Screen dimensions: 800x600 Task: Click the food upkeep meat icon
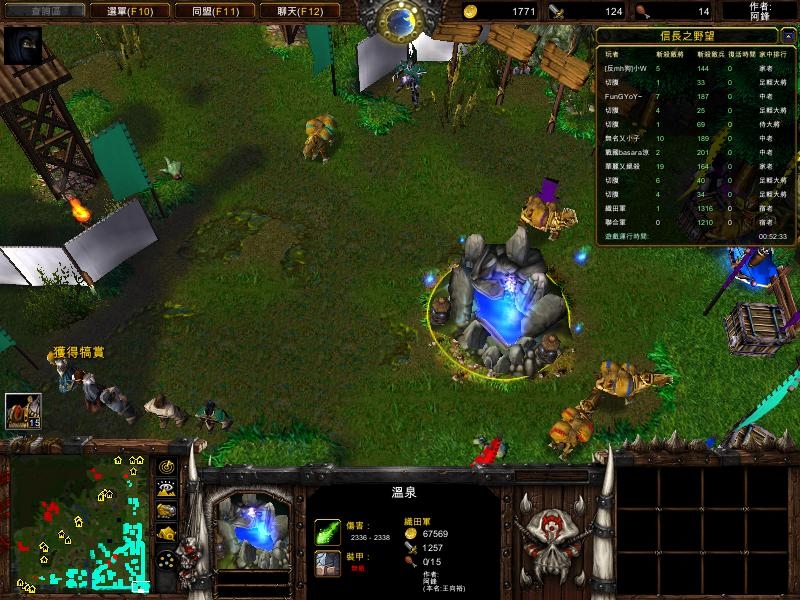coord(643,11)
